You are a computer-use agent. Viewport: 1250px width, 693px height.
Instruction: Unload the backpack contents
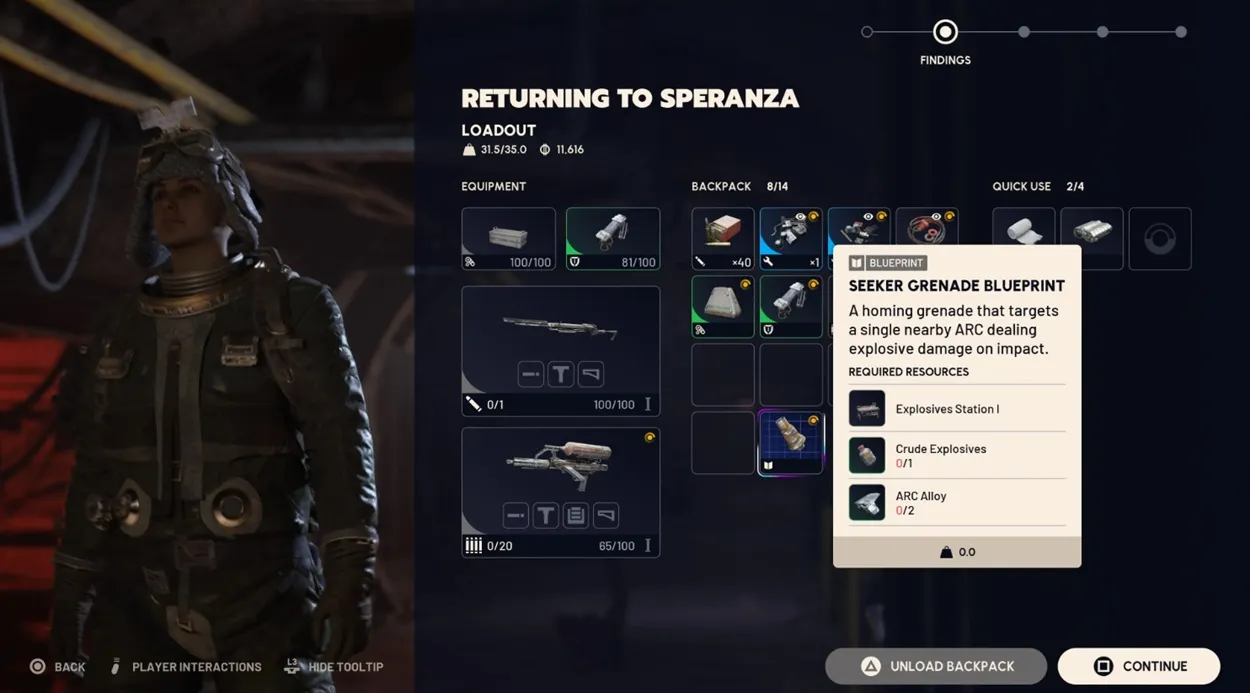pyautogui.click(x=936, y=666)
